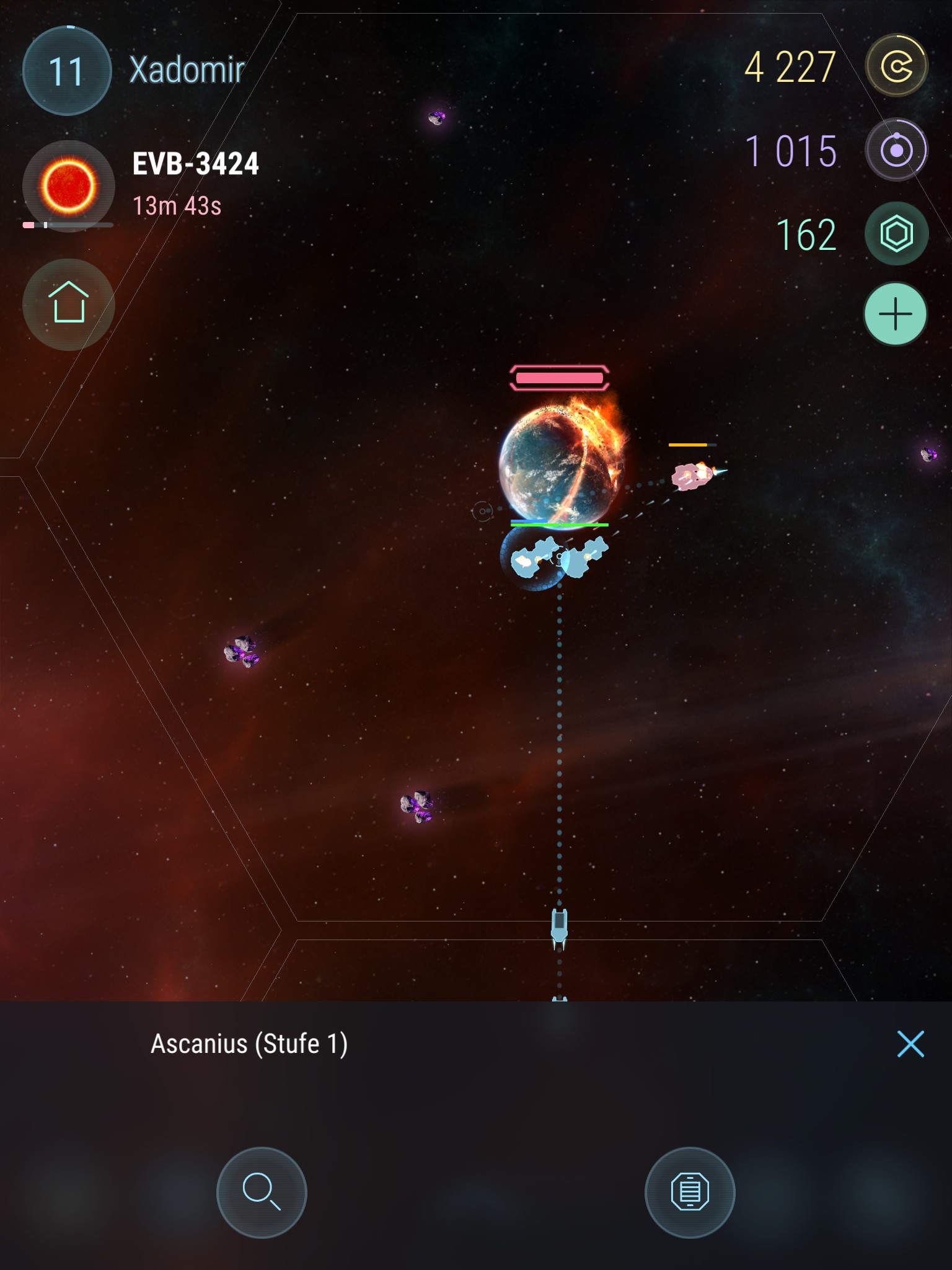The image size is (952, 1270).
Task: Close the Ascanius info panel
Action: coord(910,1044)
